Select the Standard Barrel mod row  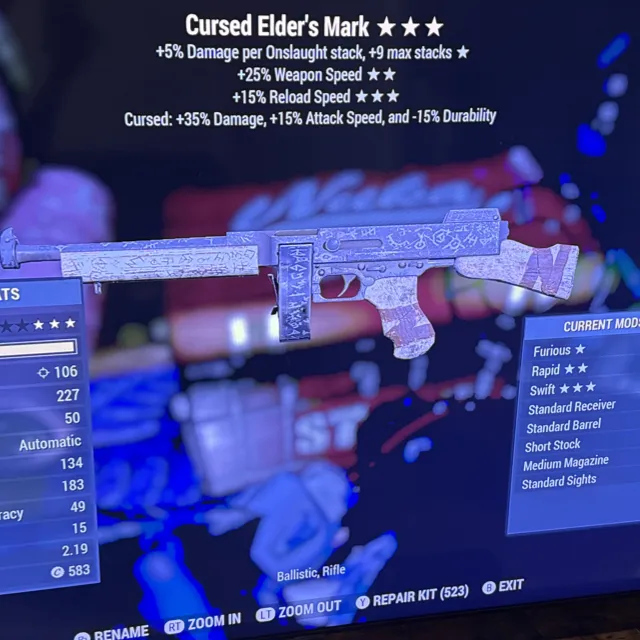565,427
